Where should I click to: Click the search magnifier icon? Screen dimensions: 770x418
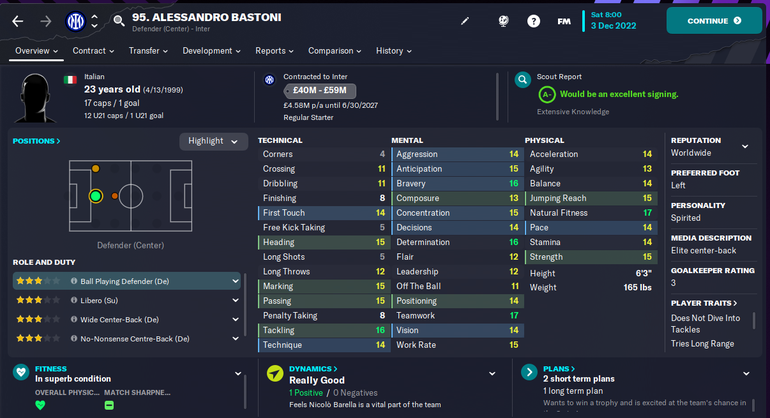click(119, 20)
